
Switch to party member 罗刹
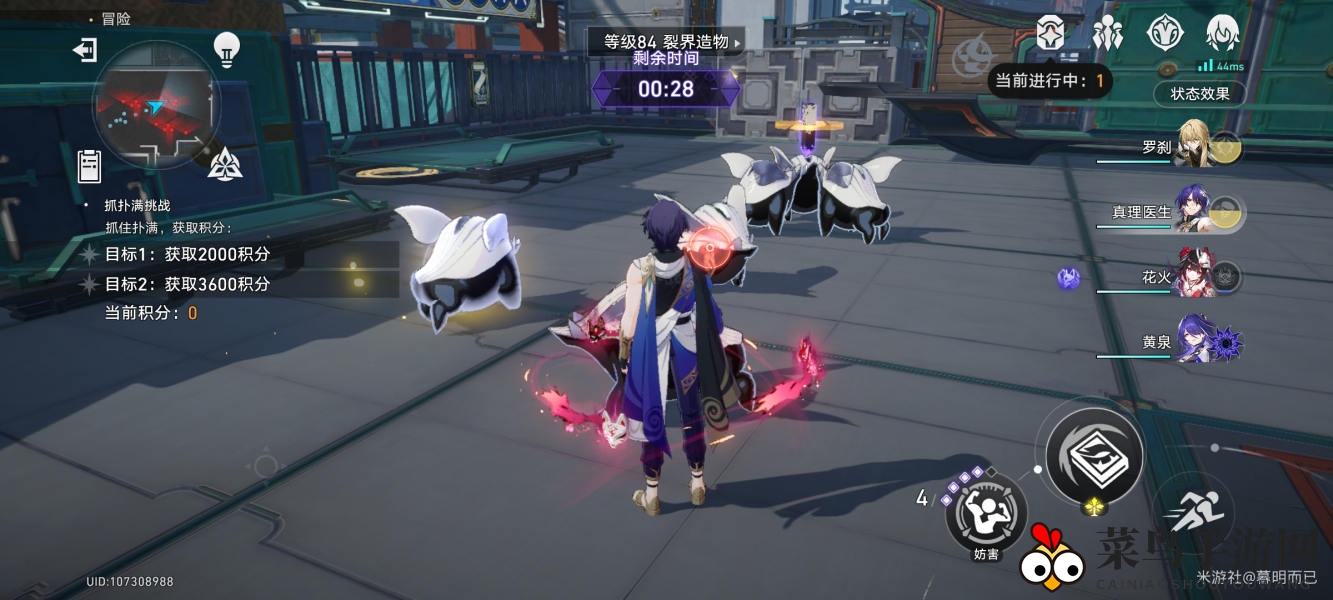(x=1194, y=146)
